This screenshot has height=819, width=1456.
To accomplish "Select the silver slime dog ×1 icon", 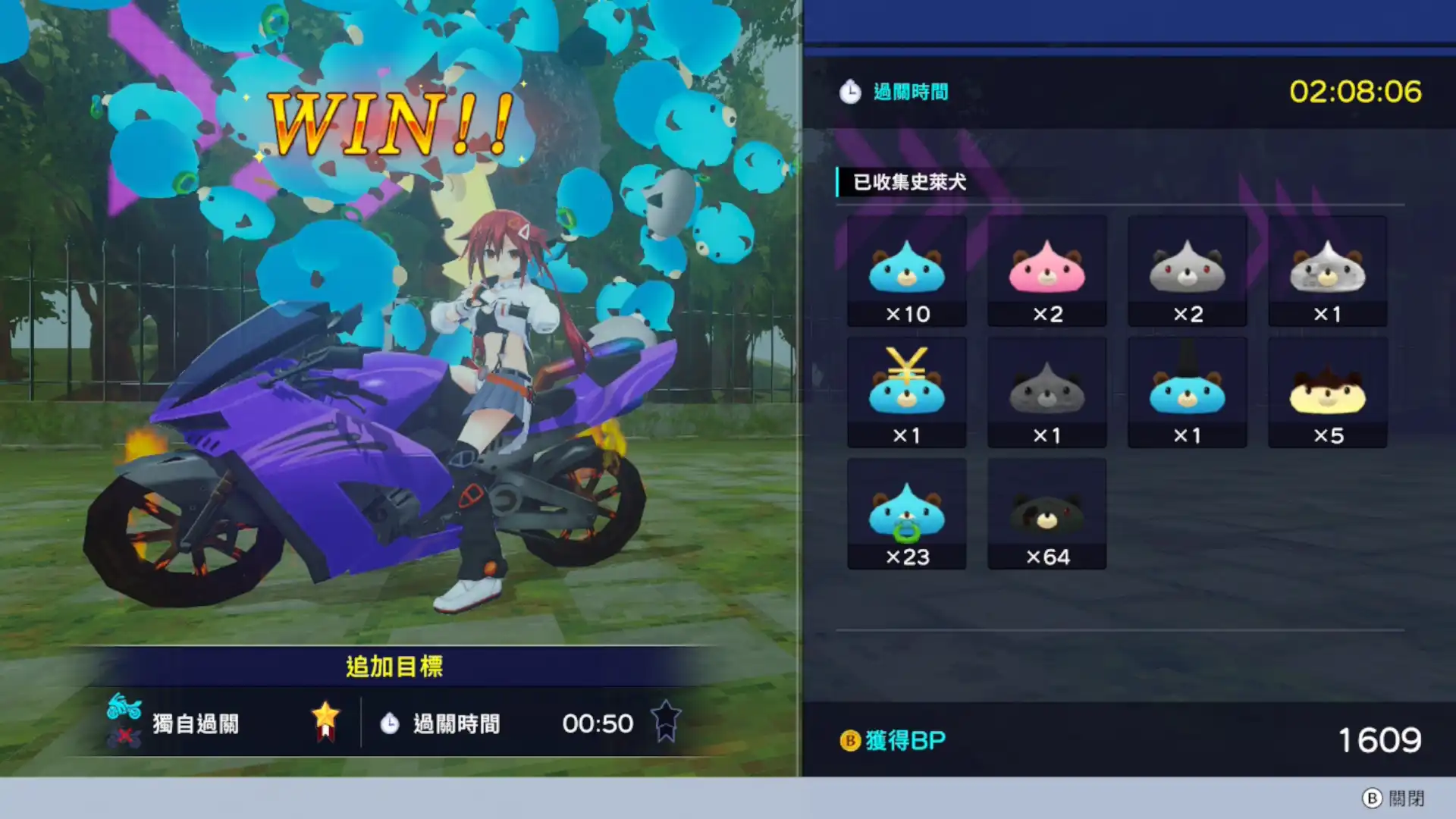I will [1327, 269].
